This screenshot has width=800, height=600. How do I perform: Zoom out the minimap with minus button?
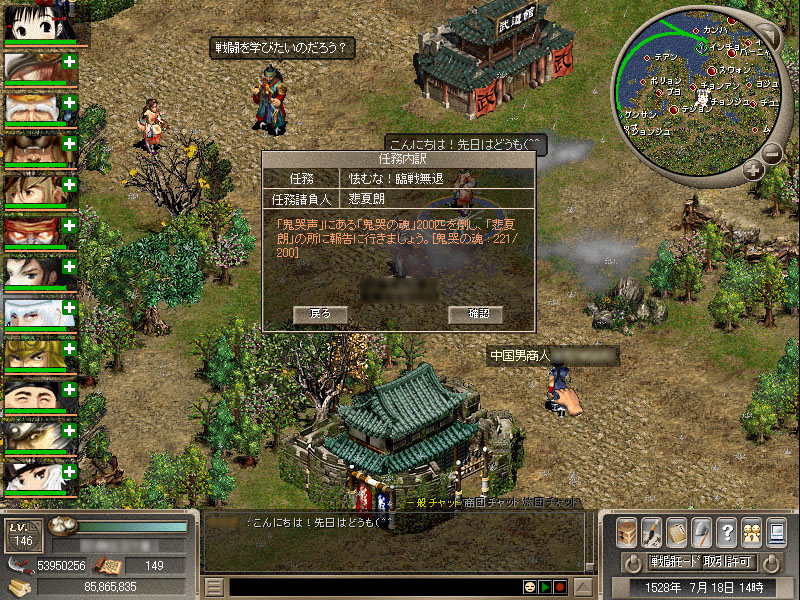coord(772,153)
